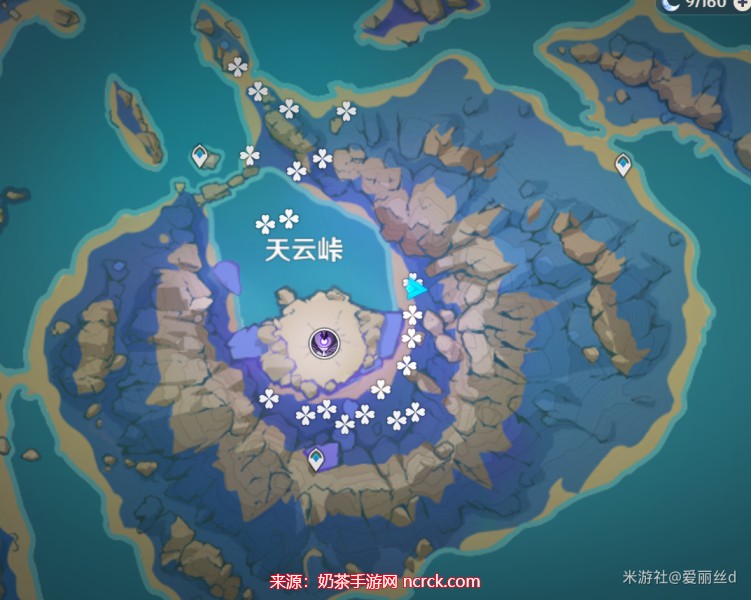The width and height of the screenshot is (751, 600).
Task: Select the teleport waypoint on the west shore
Action: tap(203, 157)
